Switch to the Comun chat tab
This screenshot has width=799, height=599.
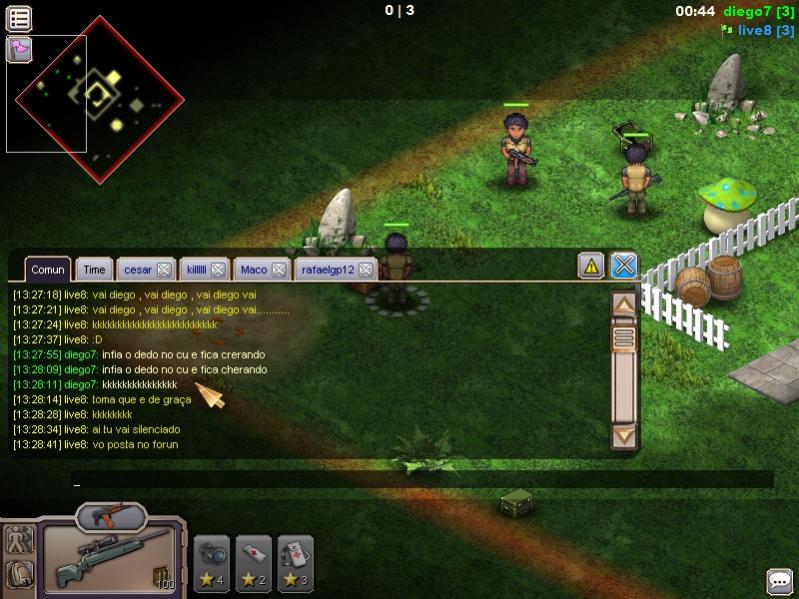[47, 269]
